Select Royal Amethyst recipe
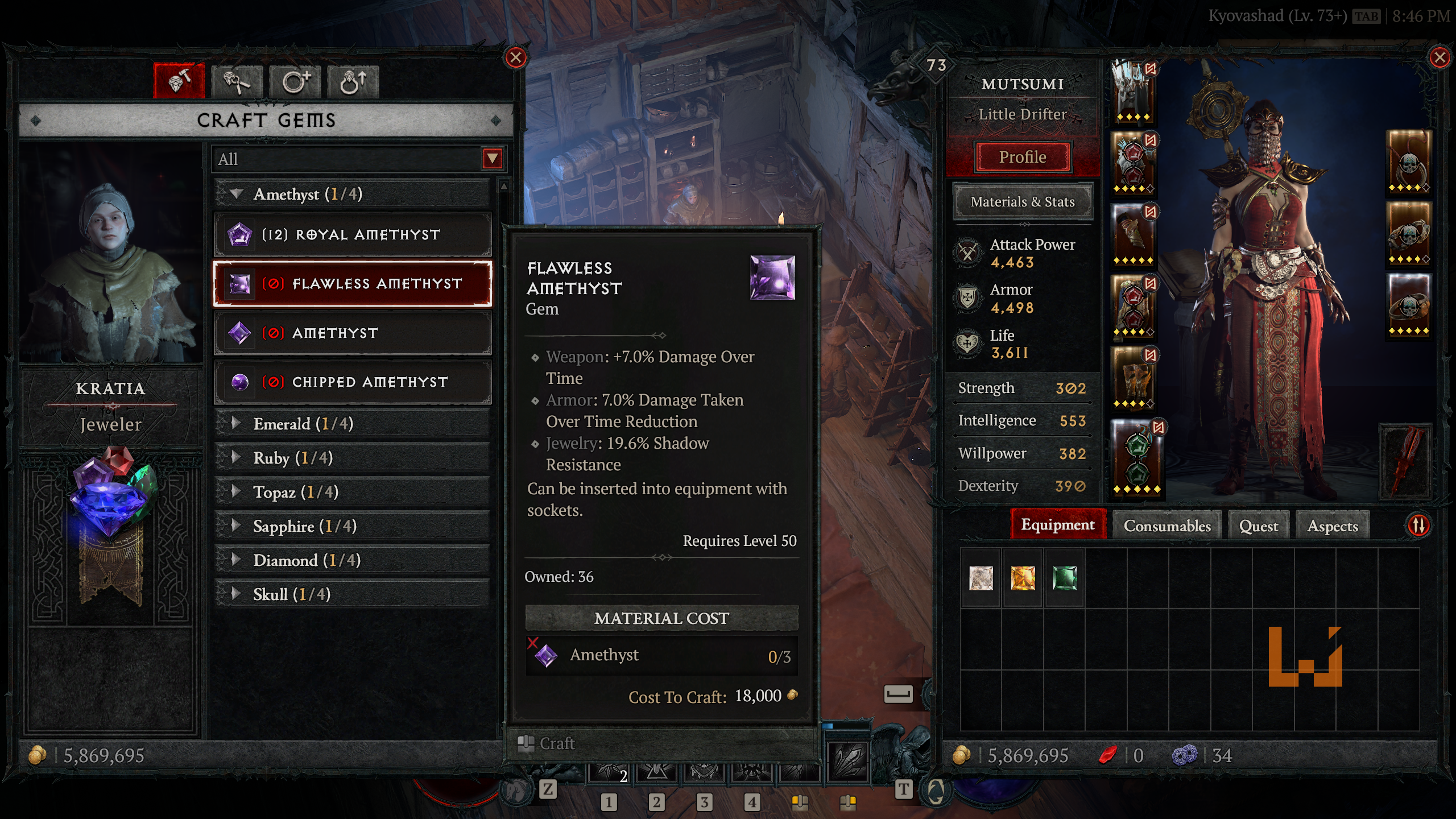This screenshot has width=1456, height=819. 352,234
